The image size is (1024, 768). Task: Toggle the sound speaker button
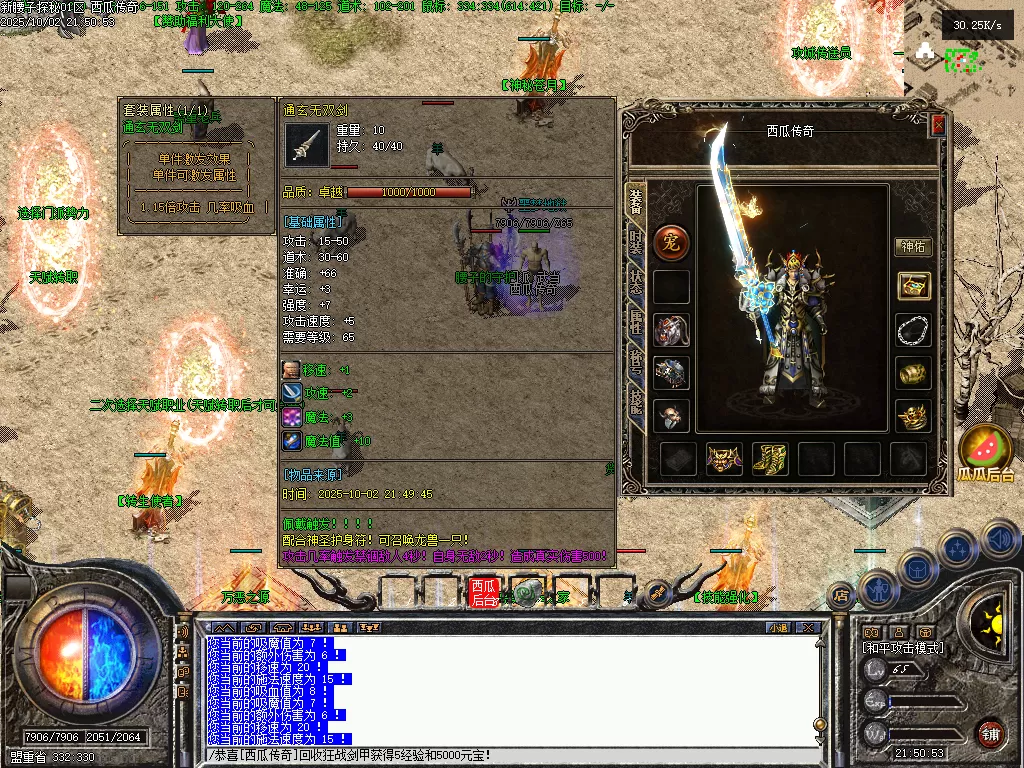coord(999,540)
